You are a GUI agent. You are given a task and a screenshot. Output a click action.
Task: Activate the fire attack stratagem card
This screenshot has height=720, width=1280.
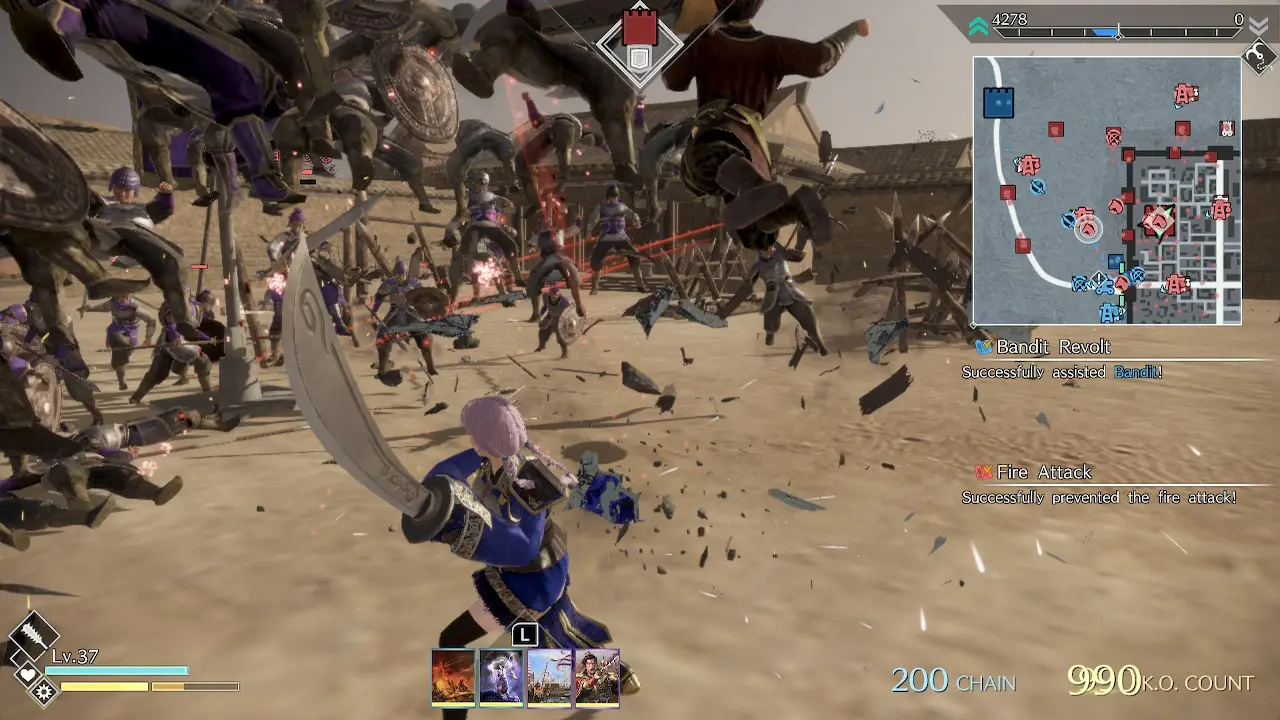(x=453, y=677)
